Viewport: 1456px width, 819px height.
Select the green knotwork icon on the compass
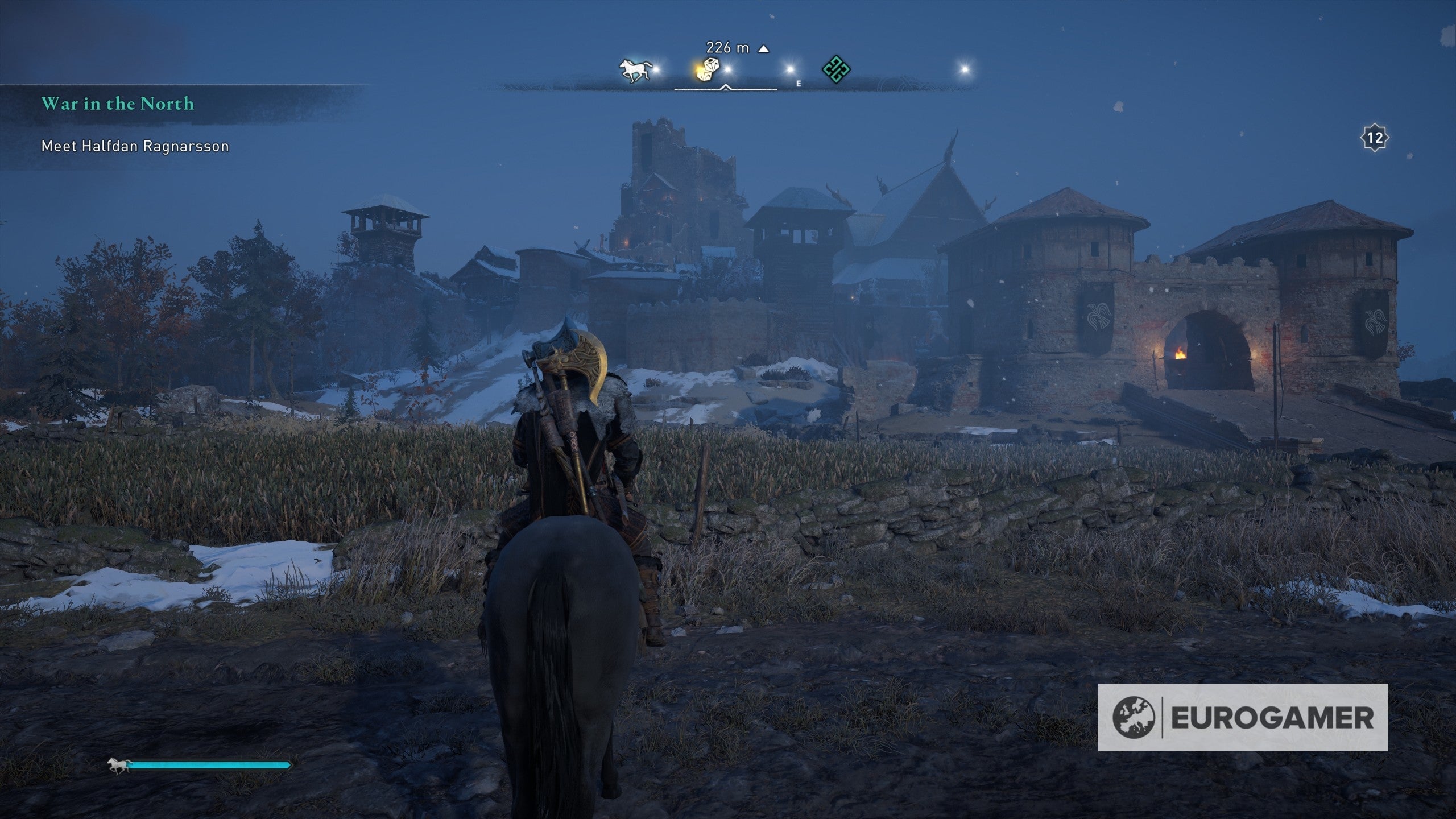point(836,69)
